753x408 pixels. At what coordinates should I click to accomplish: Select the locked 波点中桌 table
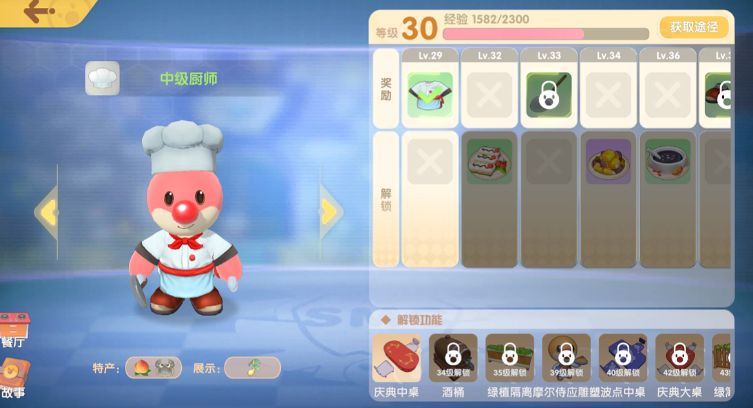click(x=623, y=358)
